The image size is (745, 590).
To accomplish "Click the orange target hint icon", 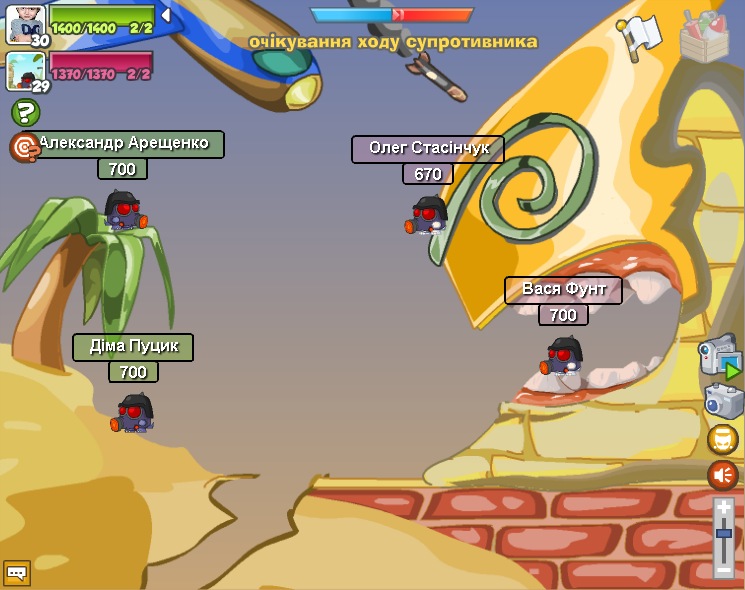I will tap(23, 147).
